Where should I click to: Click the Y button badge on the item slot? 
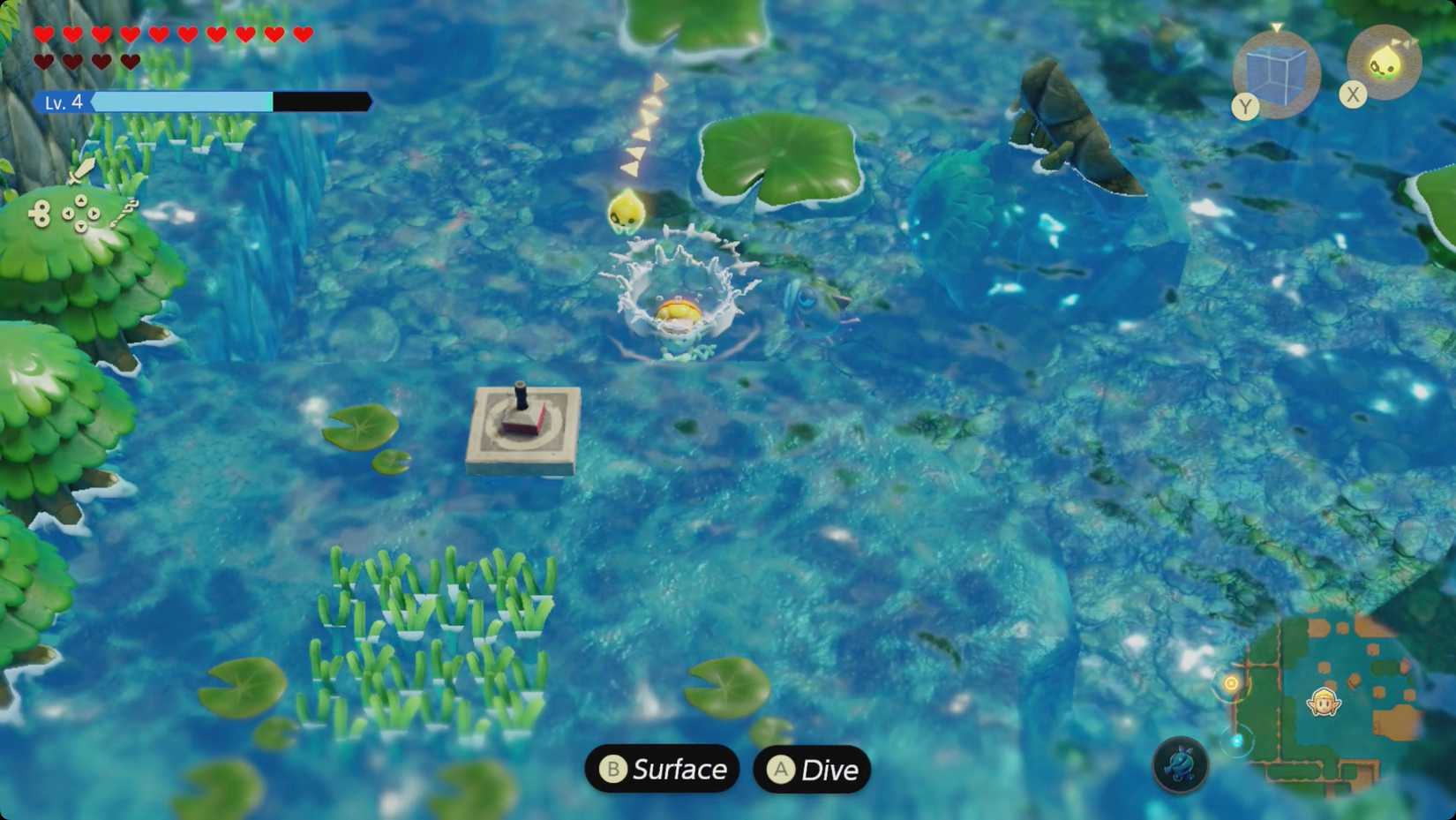point(1244,106)
